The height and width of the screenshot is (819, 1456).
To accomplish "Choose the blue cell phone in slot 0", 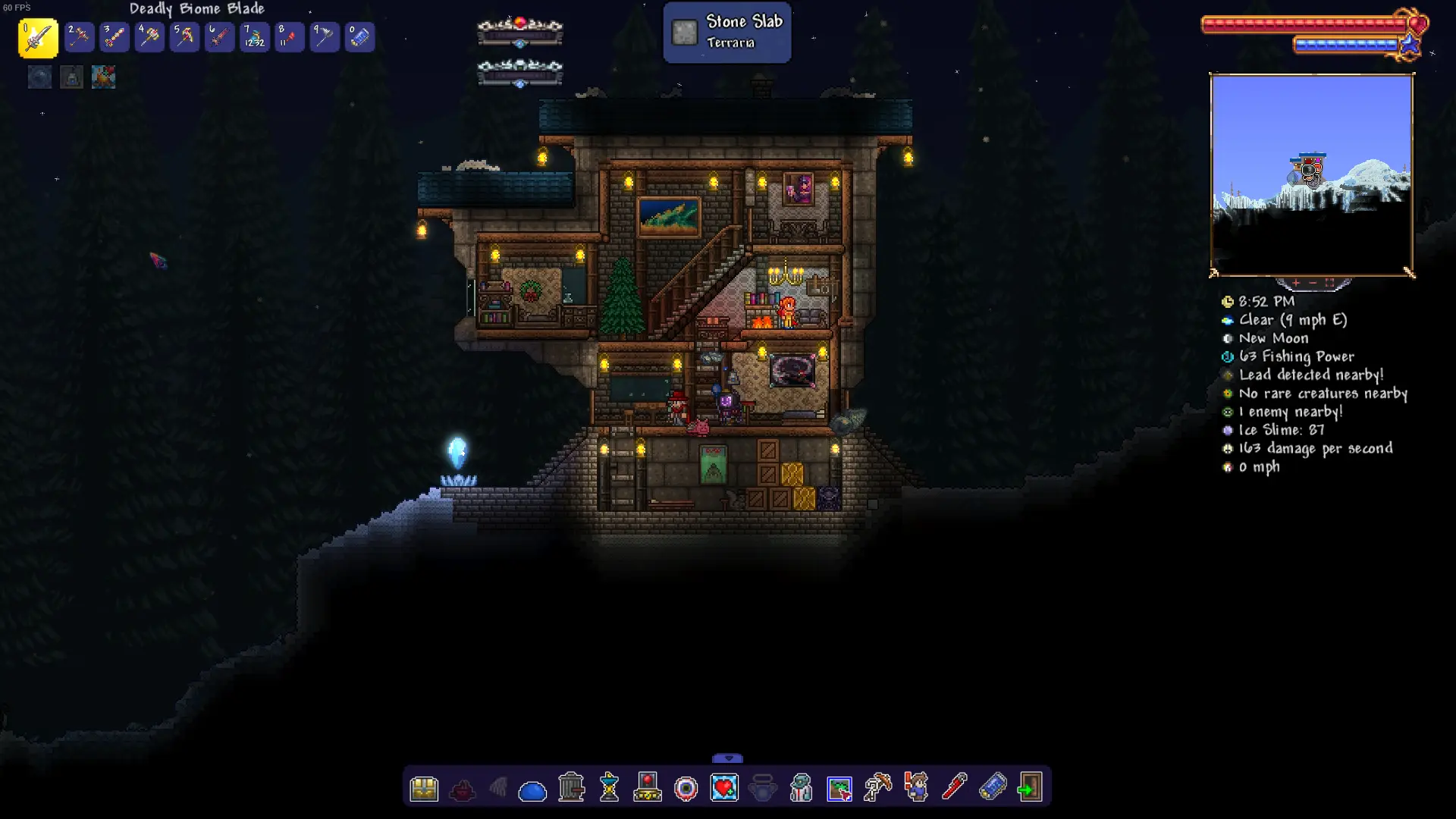I will 359,37.
